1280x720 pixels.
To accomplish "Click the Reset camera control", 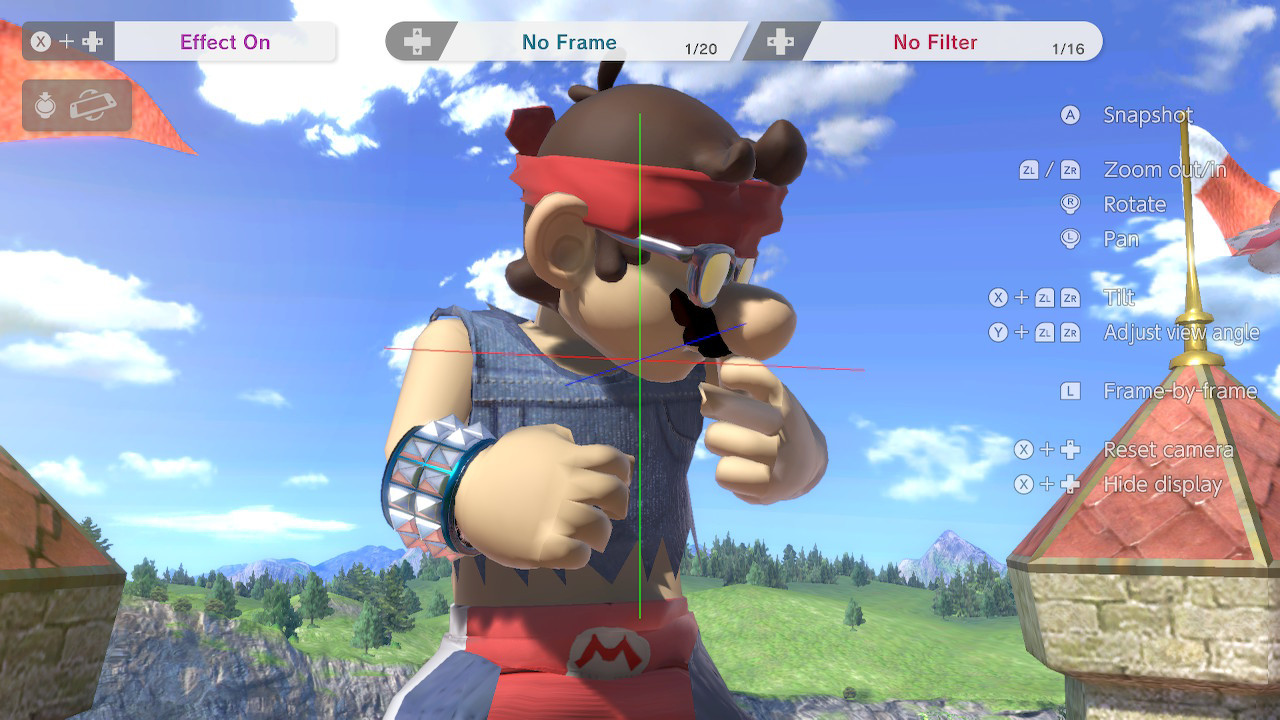I will [x=1170, y=450].
